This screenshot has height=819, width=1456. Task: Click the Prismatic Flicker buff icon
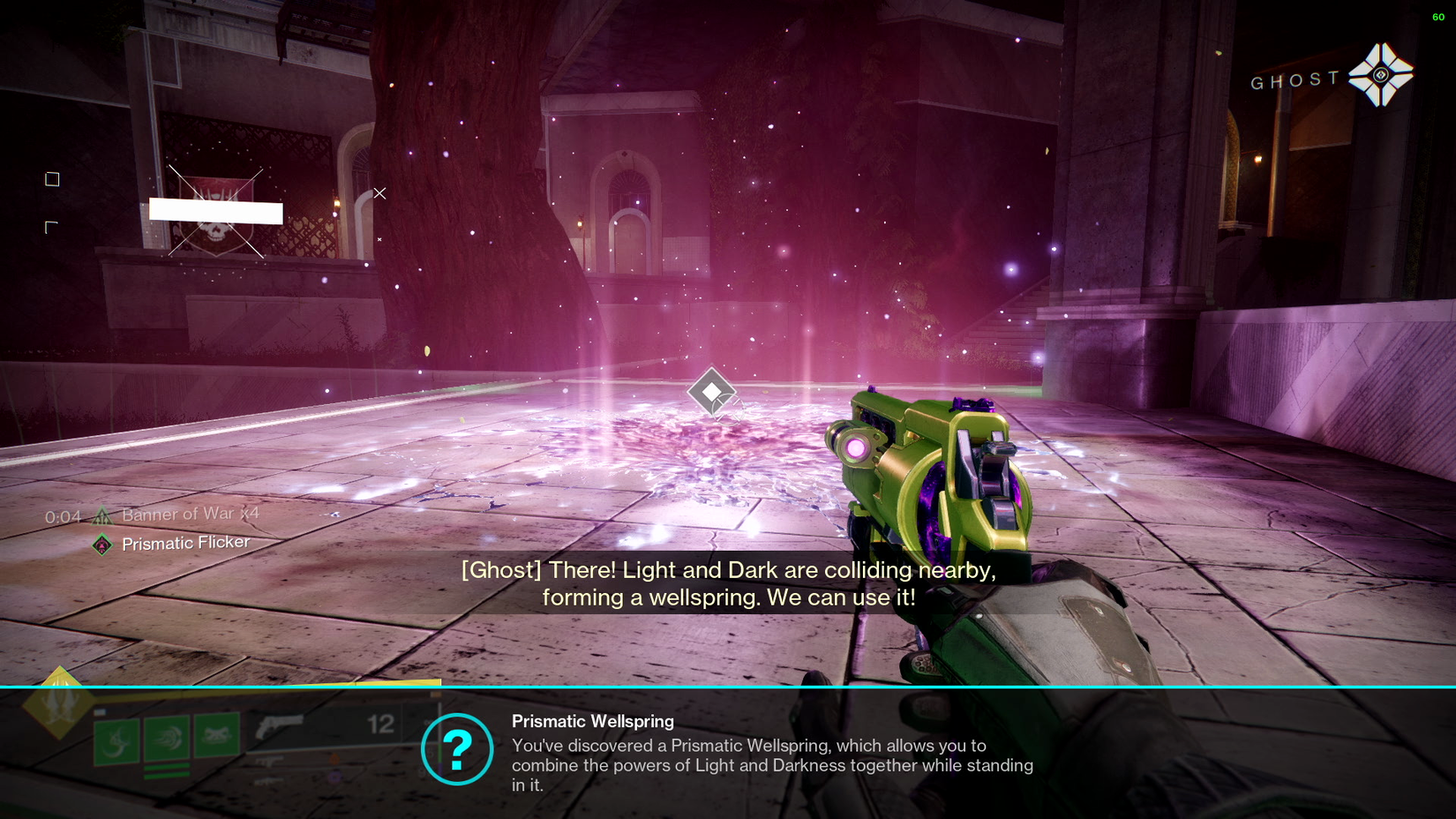(x=103, y=543)
